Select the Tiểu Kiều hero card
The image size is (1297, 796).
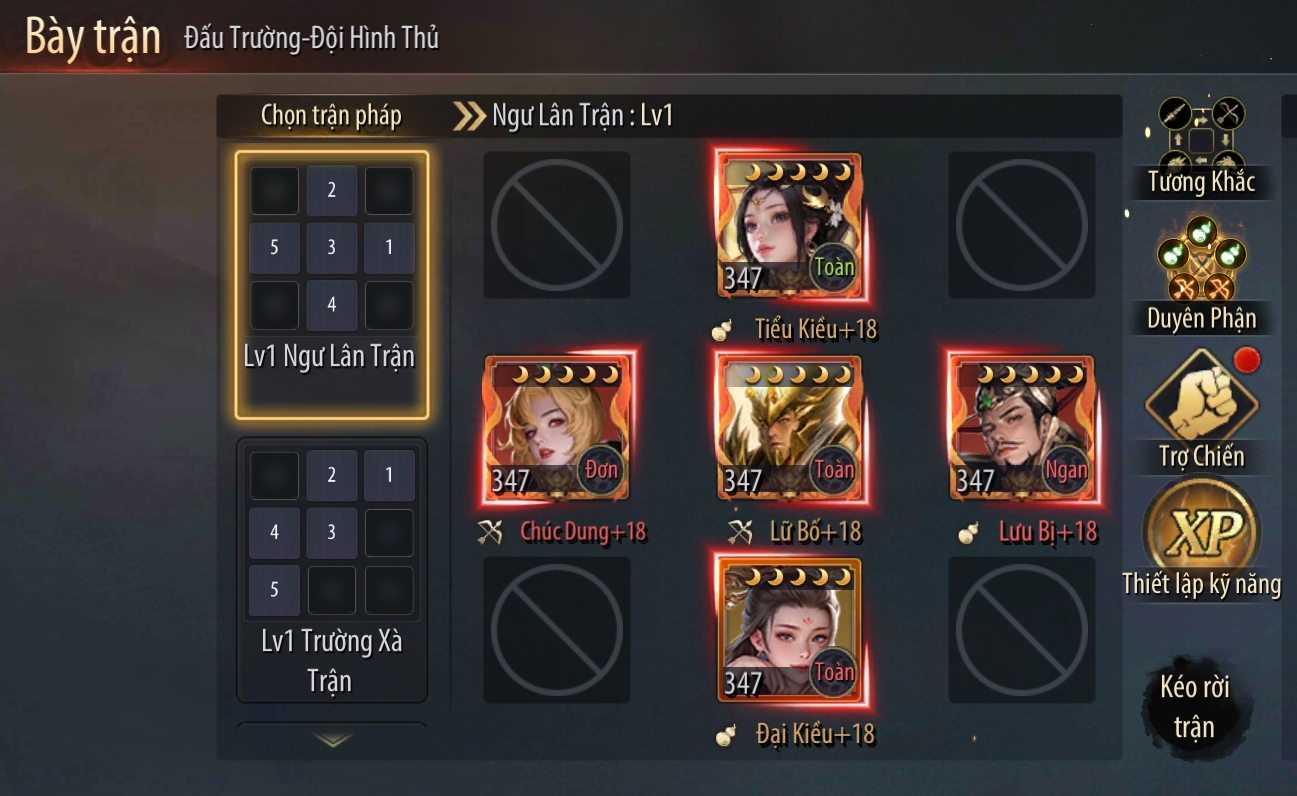point(788,226)
